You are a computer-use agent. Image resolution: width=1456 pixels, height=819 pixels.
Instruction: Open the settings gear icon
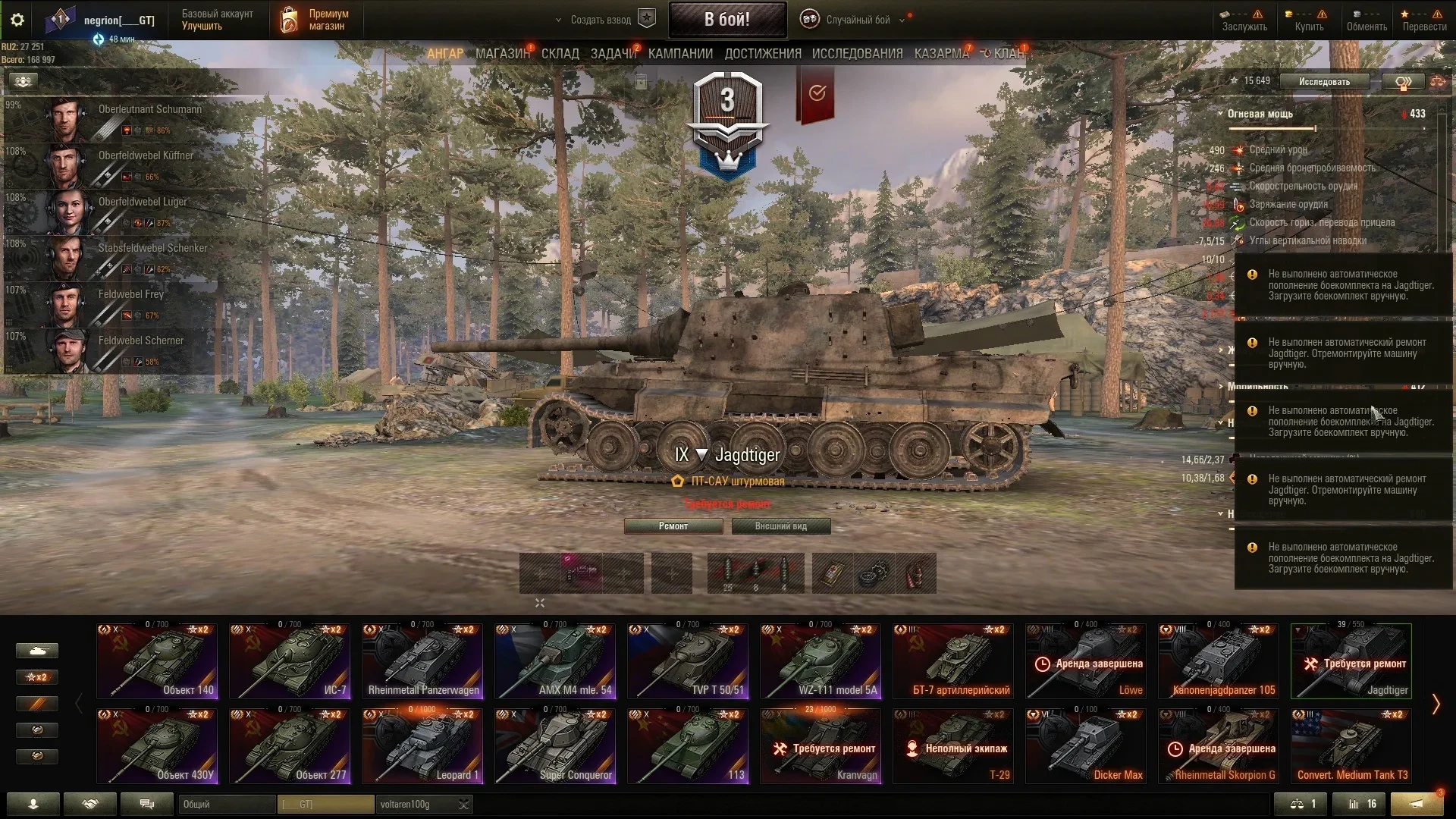[17, 20]
